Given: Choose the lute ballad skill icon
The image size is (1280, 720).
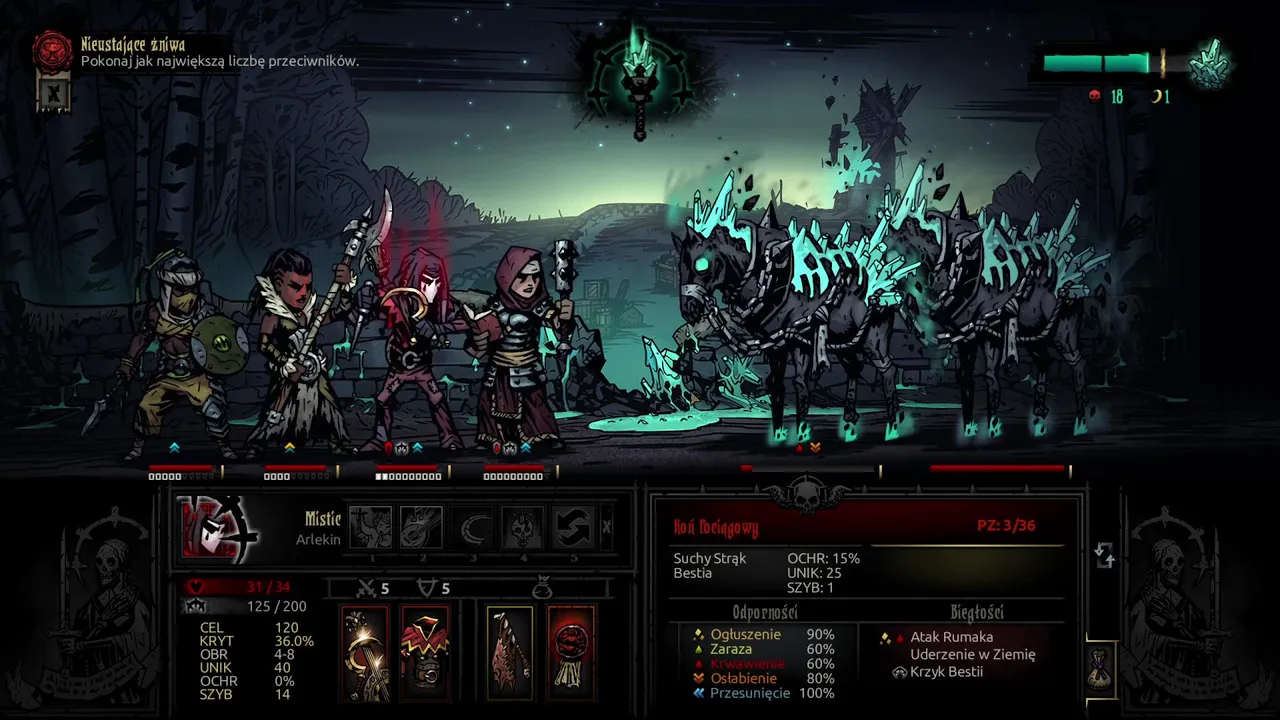Looking at the screenshot, I should tap(421, 527).
